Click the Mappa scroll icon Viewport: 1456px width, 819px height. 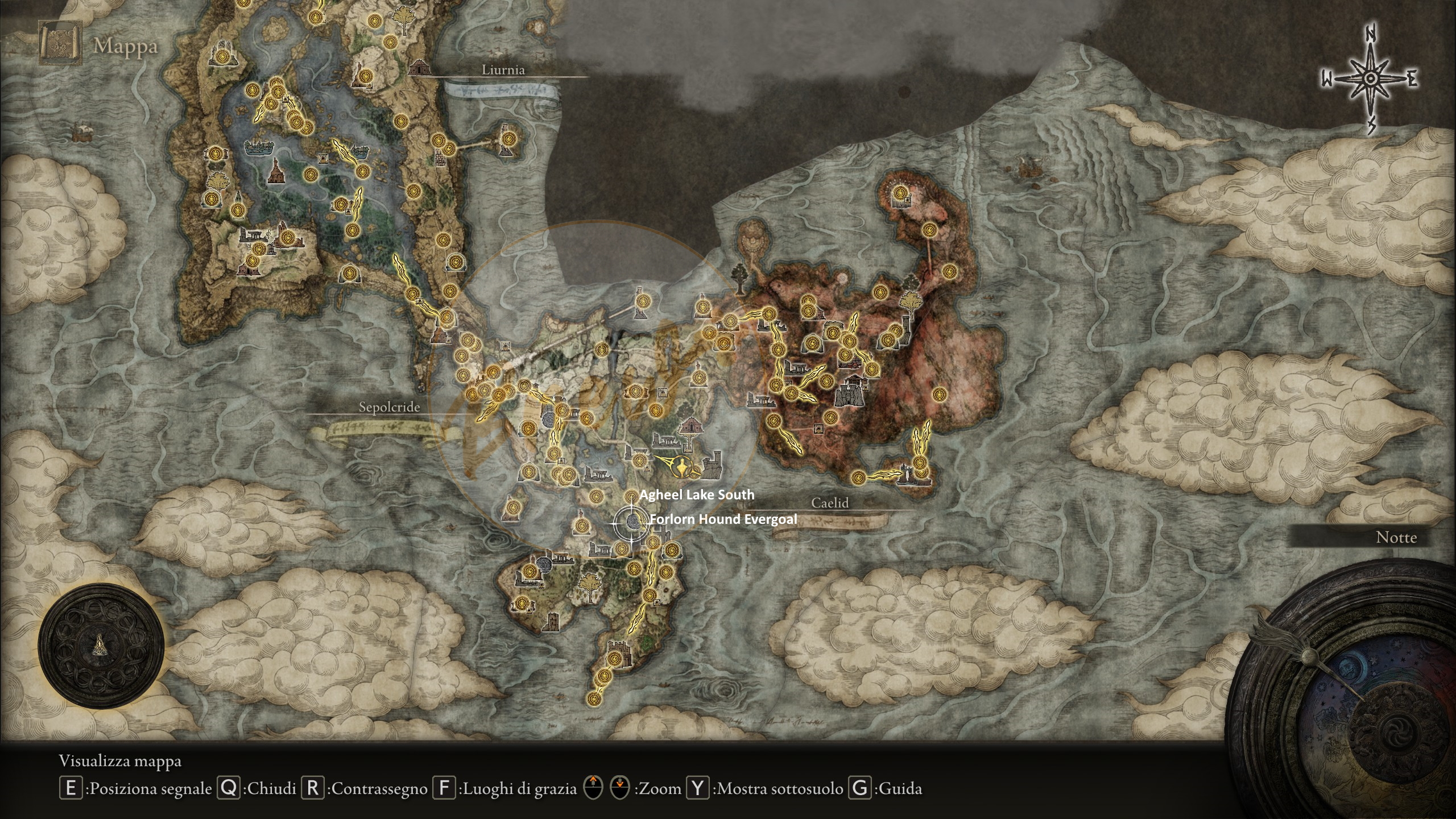click(x=59, y=43)
